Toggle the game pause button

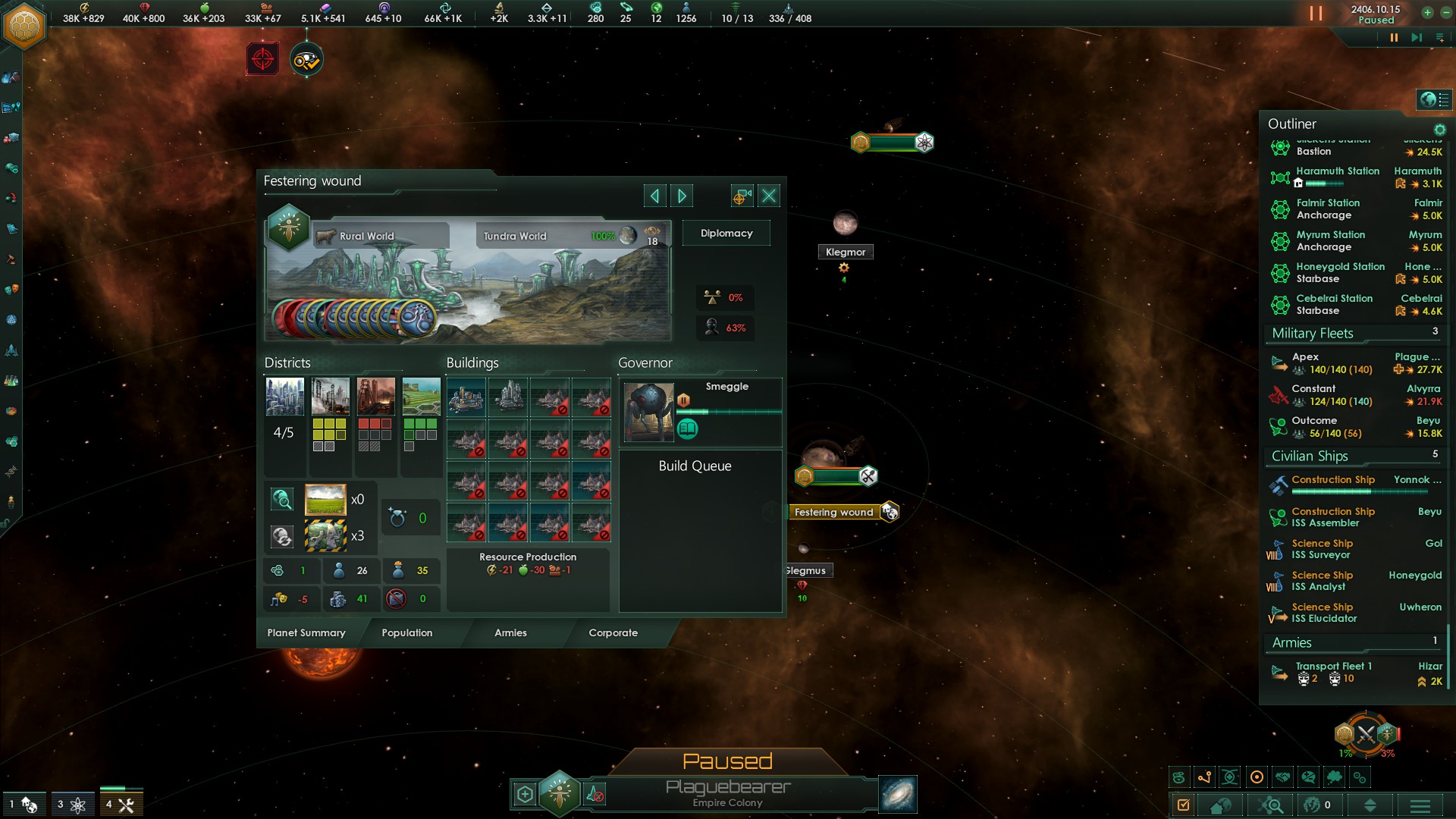point(1393,38)
